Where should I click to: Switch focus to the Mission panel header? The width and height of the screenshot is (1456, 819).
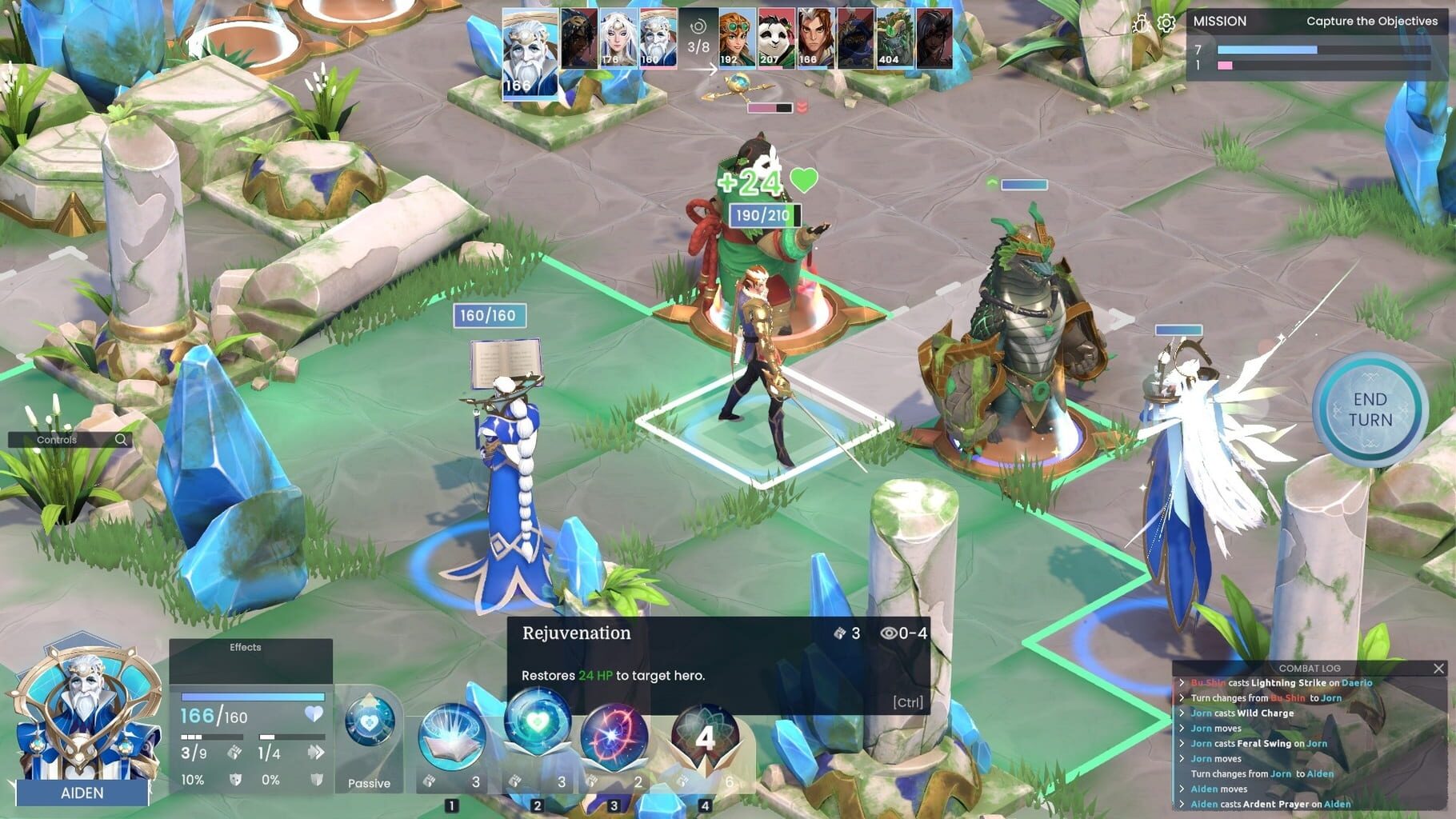tap(1220, 22)
